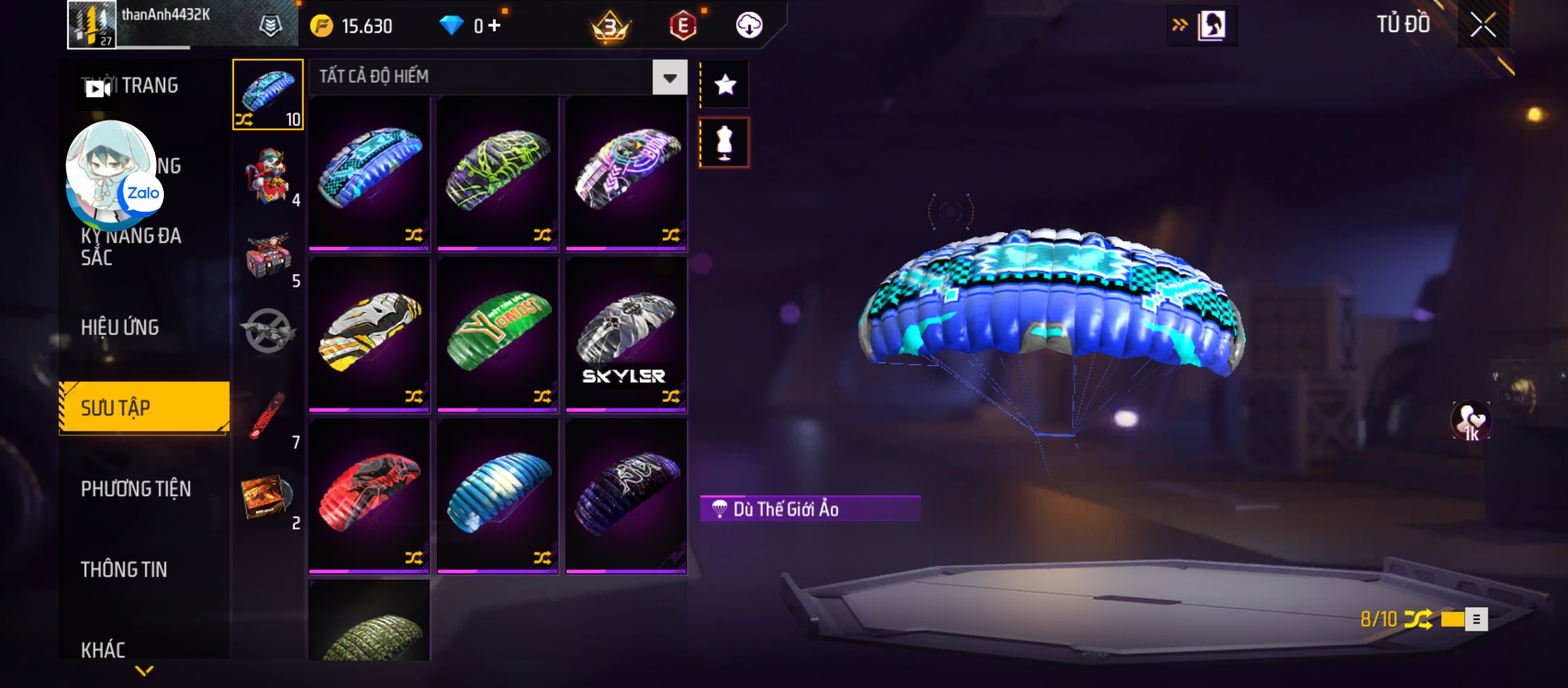The width and height of the screenshot is (1568, 688).
Task: Choose the Skyler parachute skin
Action: pos(626,333)
